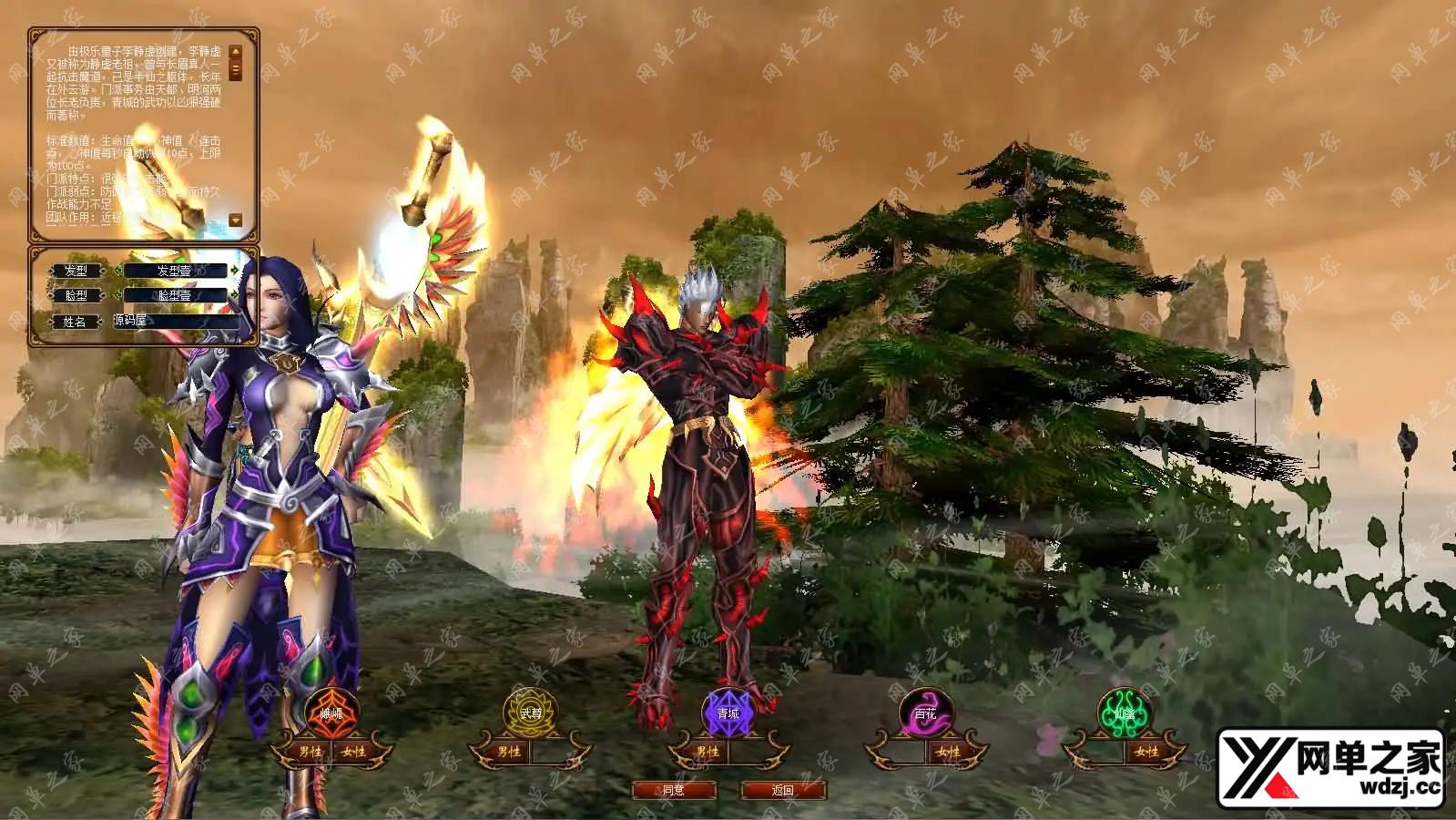1456x820 pixels.
Task: Choose 女性 under the 峨嵋 faction
Action: (354, 752)
